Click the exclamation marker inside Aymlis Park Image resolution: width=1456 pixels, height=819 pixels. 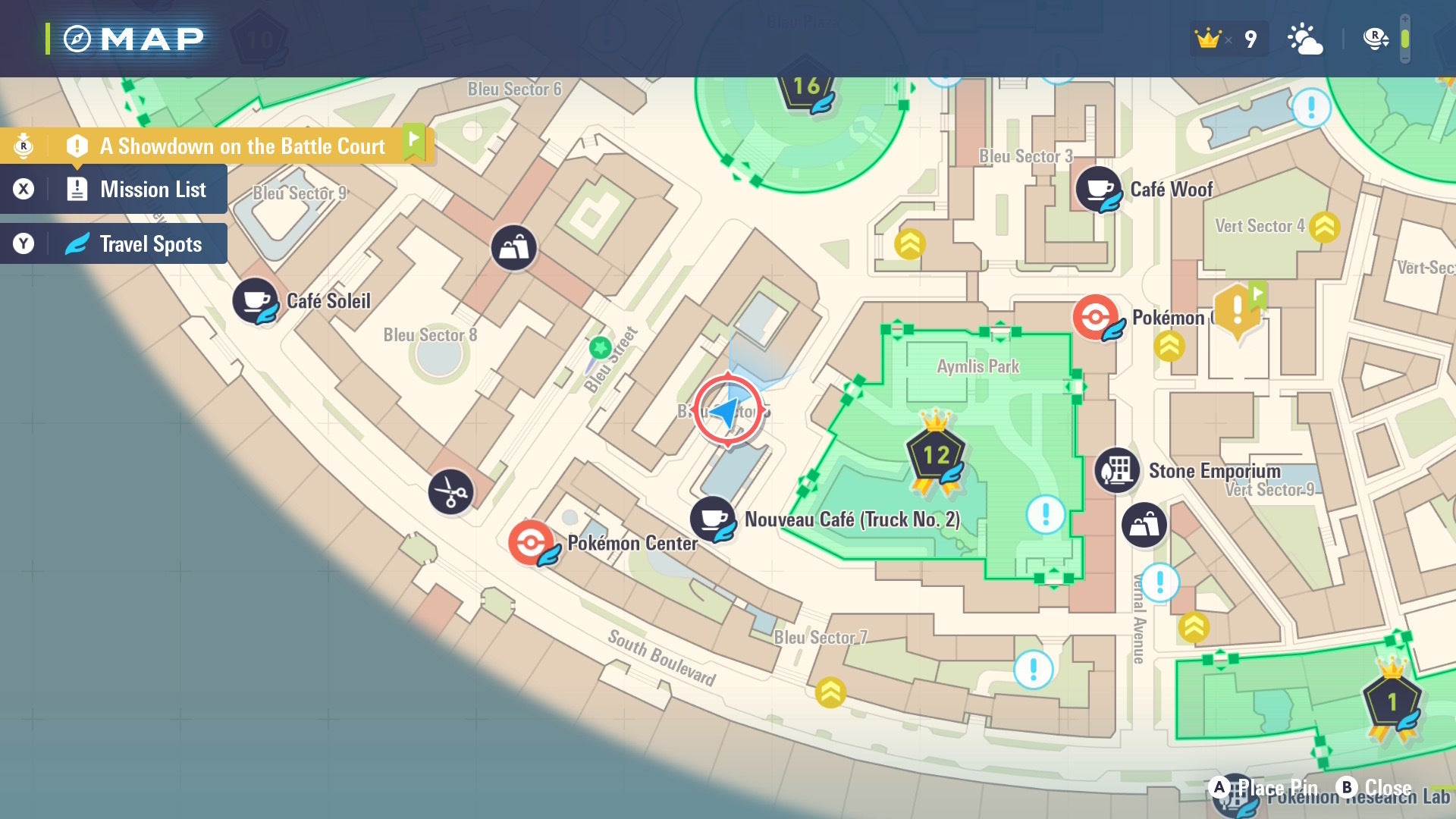coord(1046,515)
